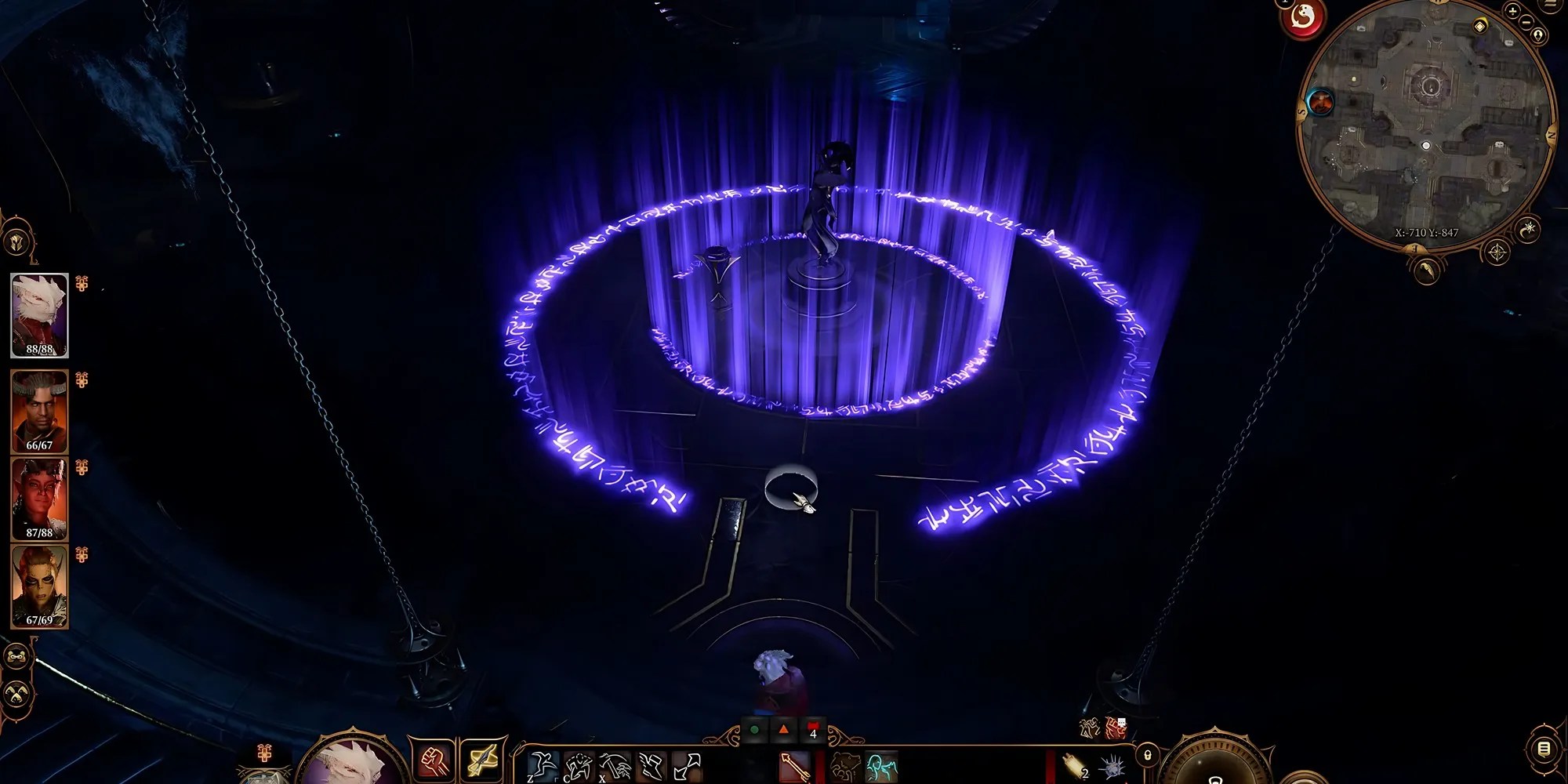Lock the hotbar using the padlock icon
Viewport: 1568px width, 784px height.
pyautogui.click(x=1147, y=754)
